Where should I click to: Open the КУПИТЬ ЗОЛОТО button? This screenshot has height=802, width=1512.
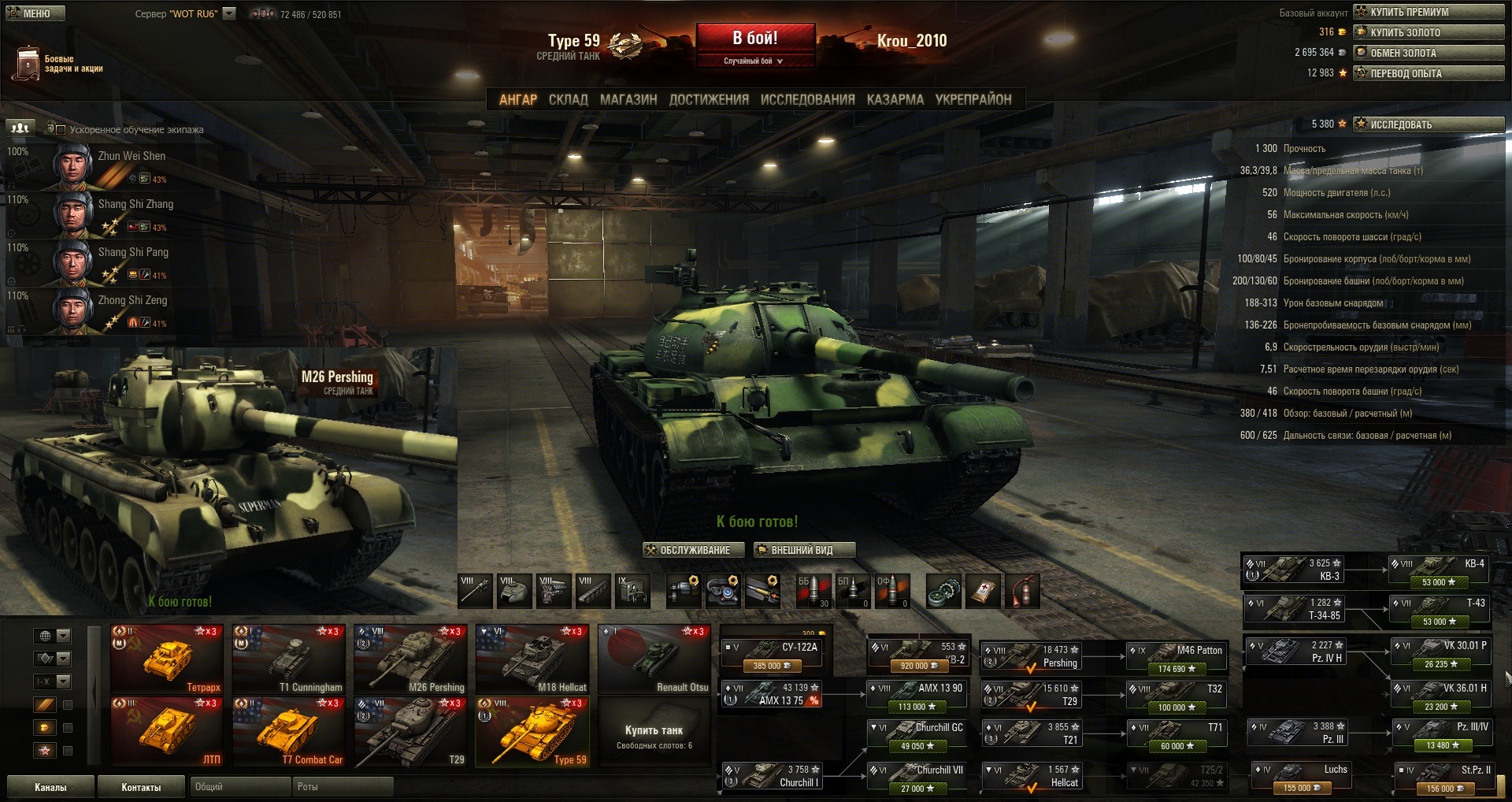point(1428,32)
